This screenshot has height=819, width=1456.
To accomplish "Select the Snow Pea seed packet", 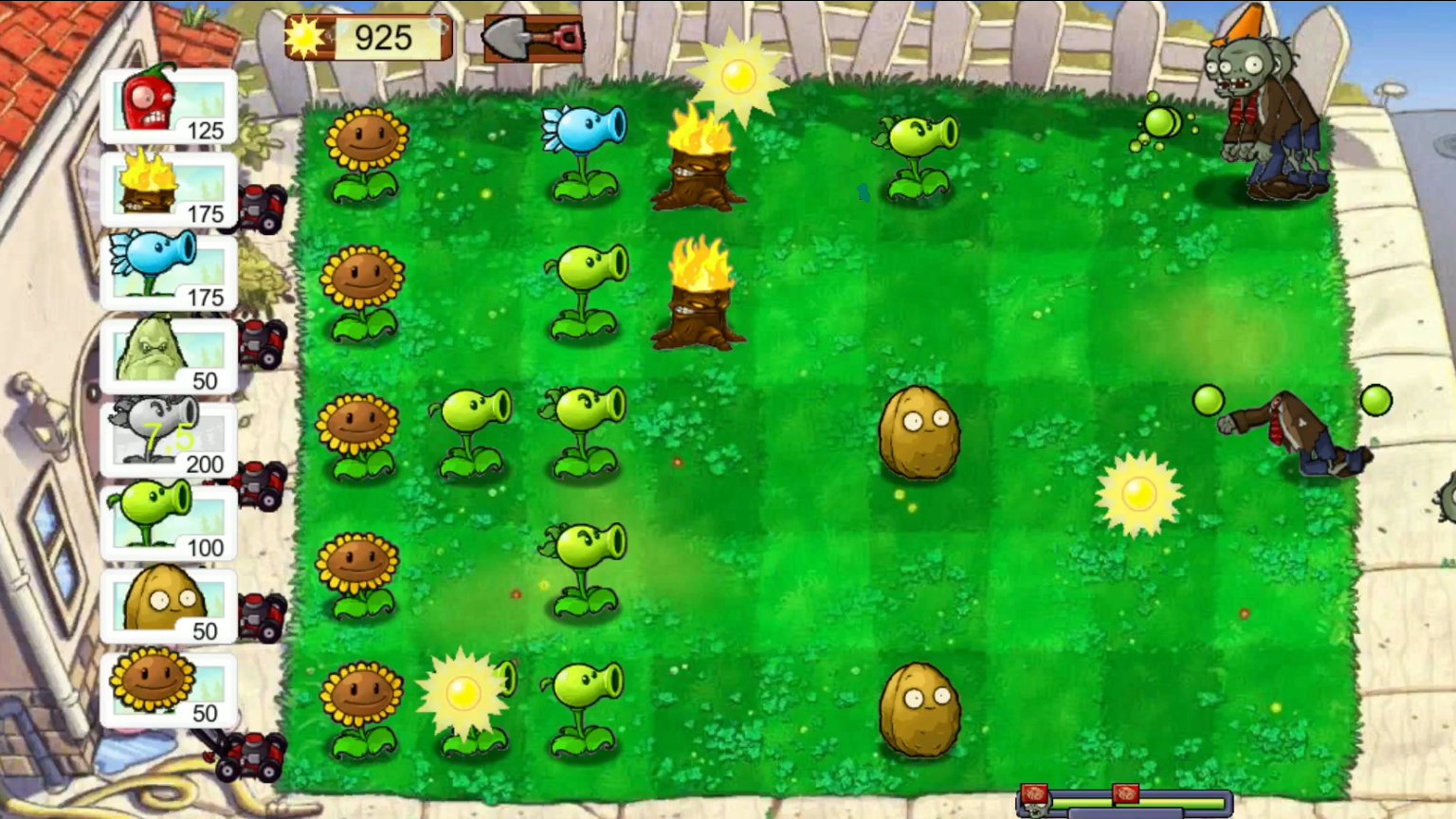I will pos(167,272).
